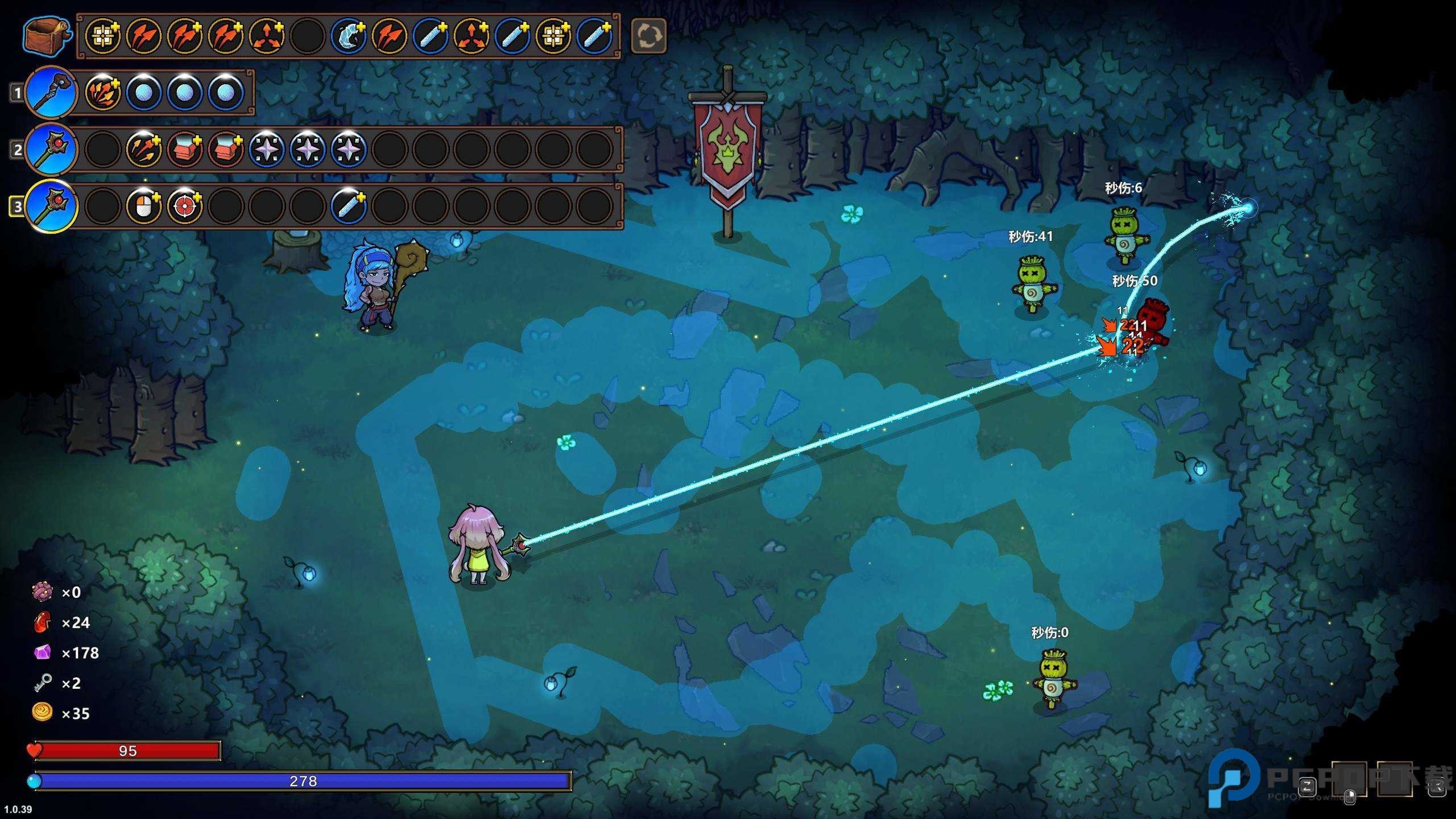Choose the ice beam spell on wand 3
This screenshot has width=1456, height=819.
[x=348, y=206]
